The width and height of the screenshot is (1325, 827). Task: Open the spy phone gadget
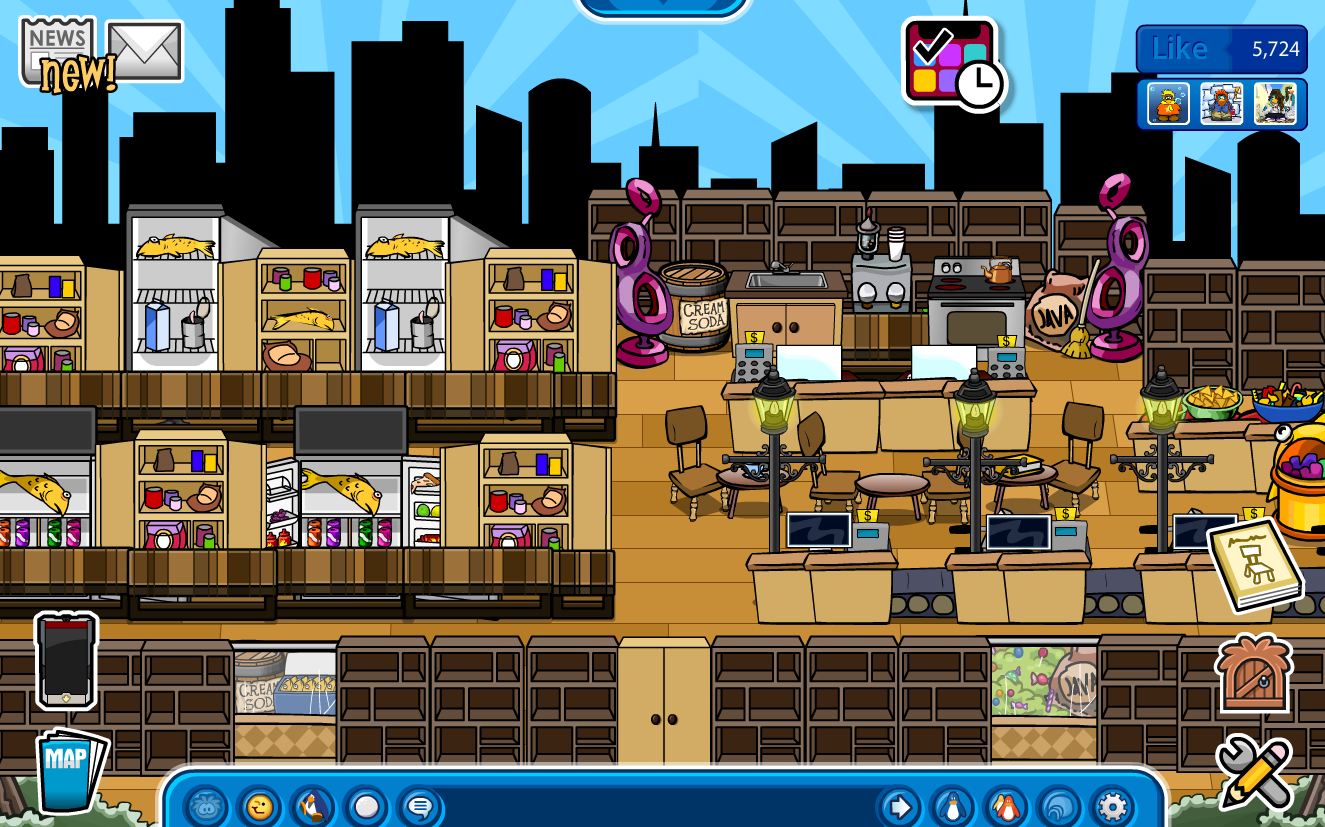tap(64, 661)
